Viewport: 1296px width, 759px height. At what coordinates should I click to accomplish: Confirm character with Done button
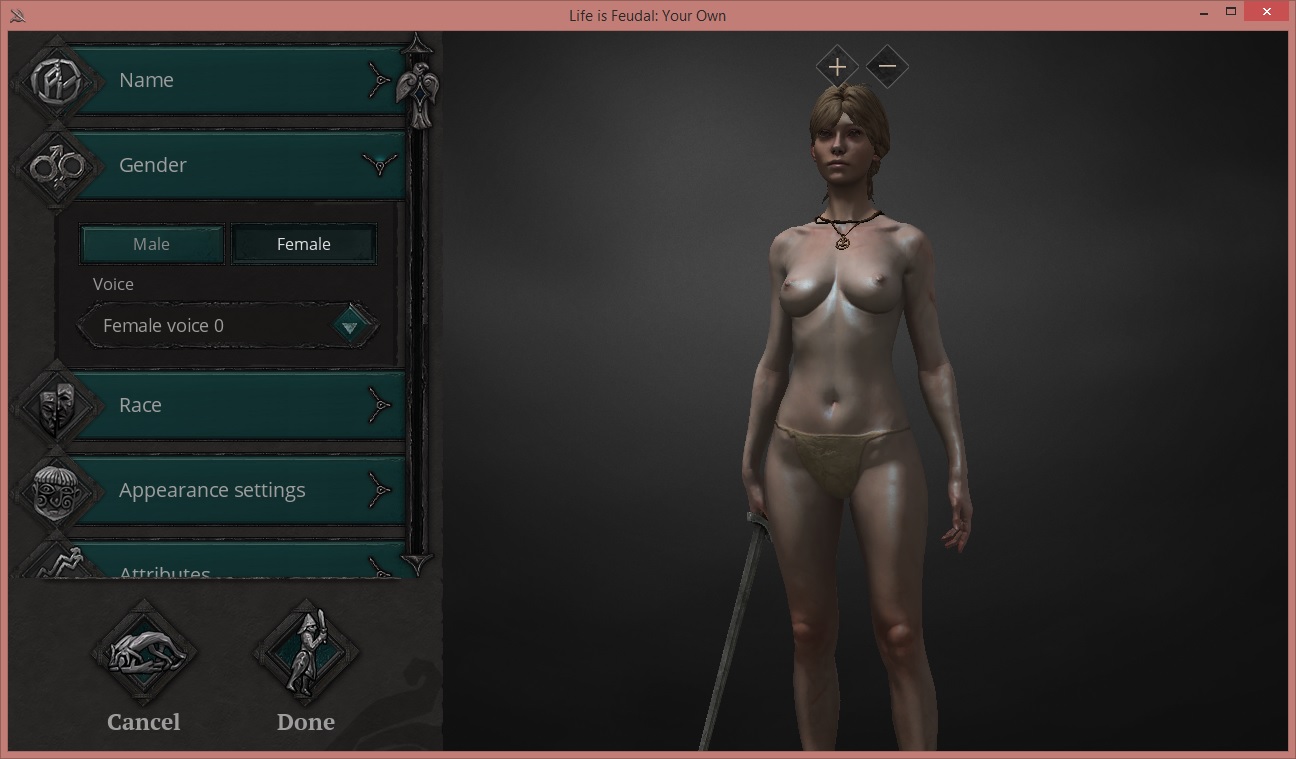(x=305, y=656)
